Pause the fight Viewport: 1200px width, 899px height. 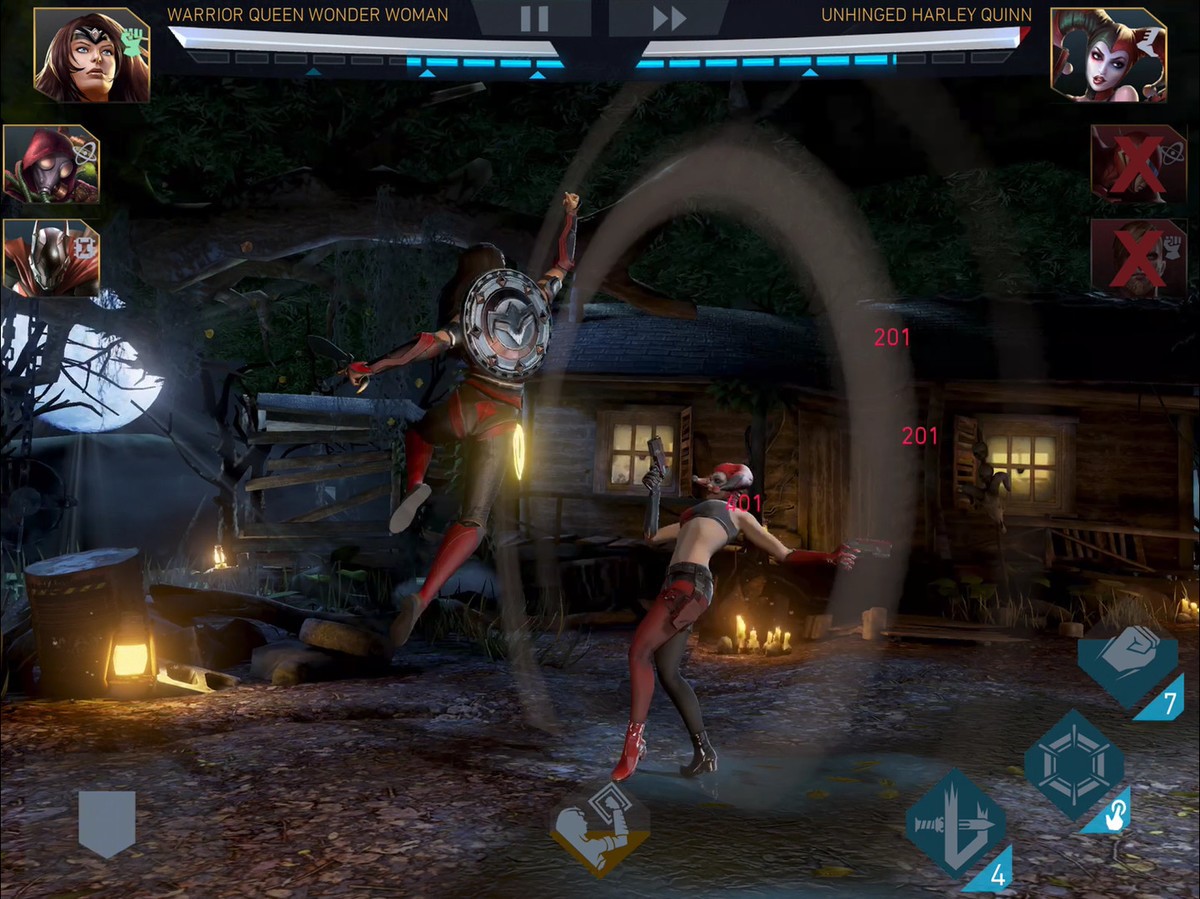tap(534, 18)
